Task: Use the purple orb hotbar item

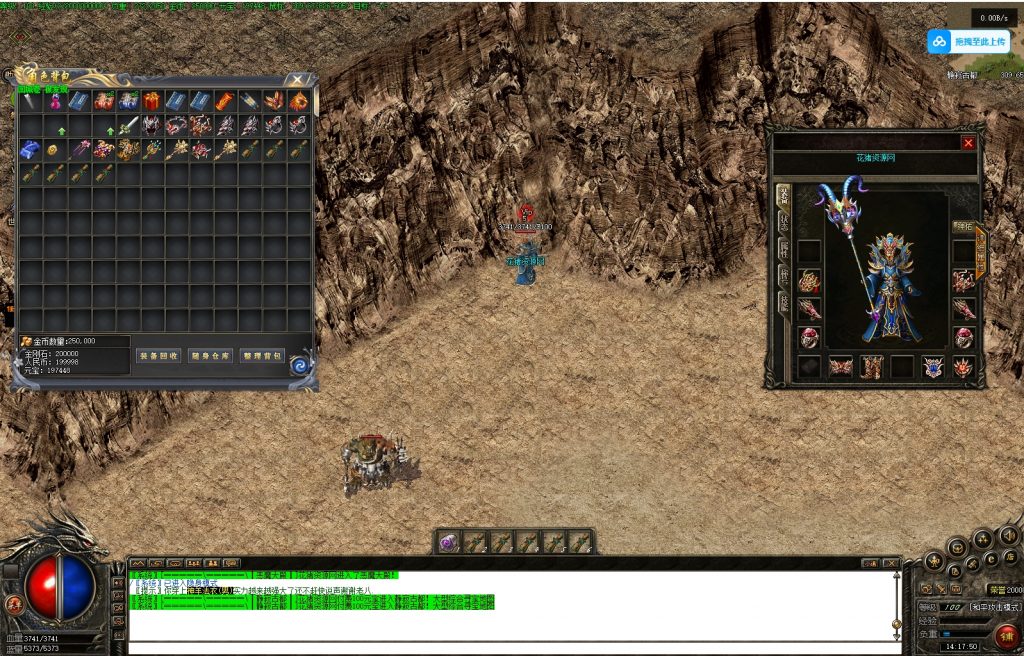Action: tap(449, 542)
